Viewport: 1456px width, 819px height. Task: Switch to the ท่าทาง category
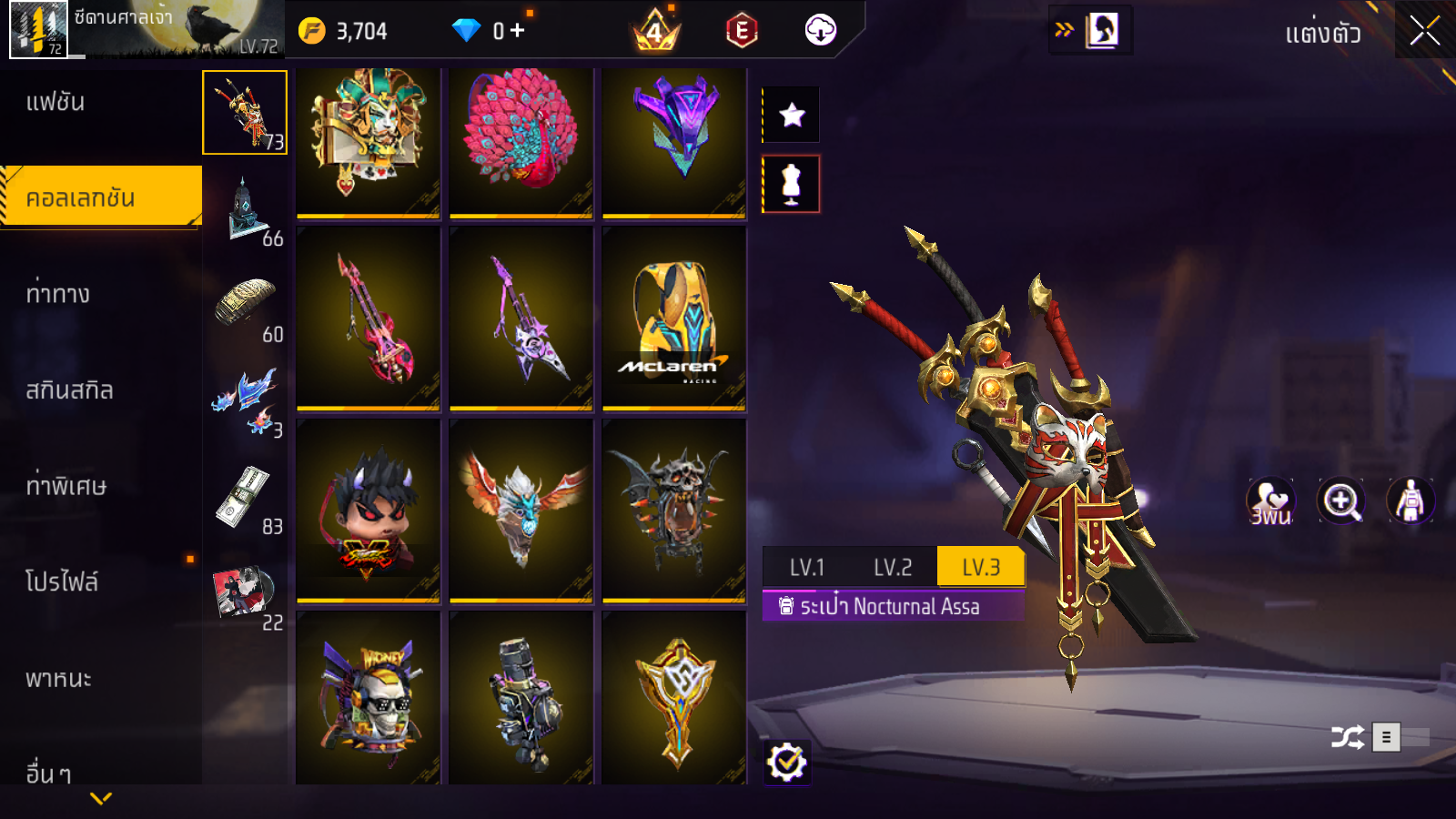tap(57, 294)
